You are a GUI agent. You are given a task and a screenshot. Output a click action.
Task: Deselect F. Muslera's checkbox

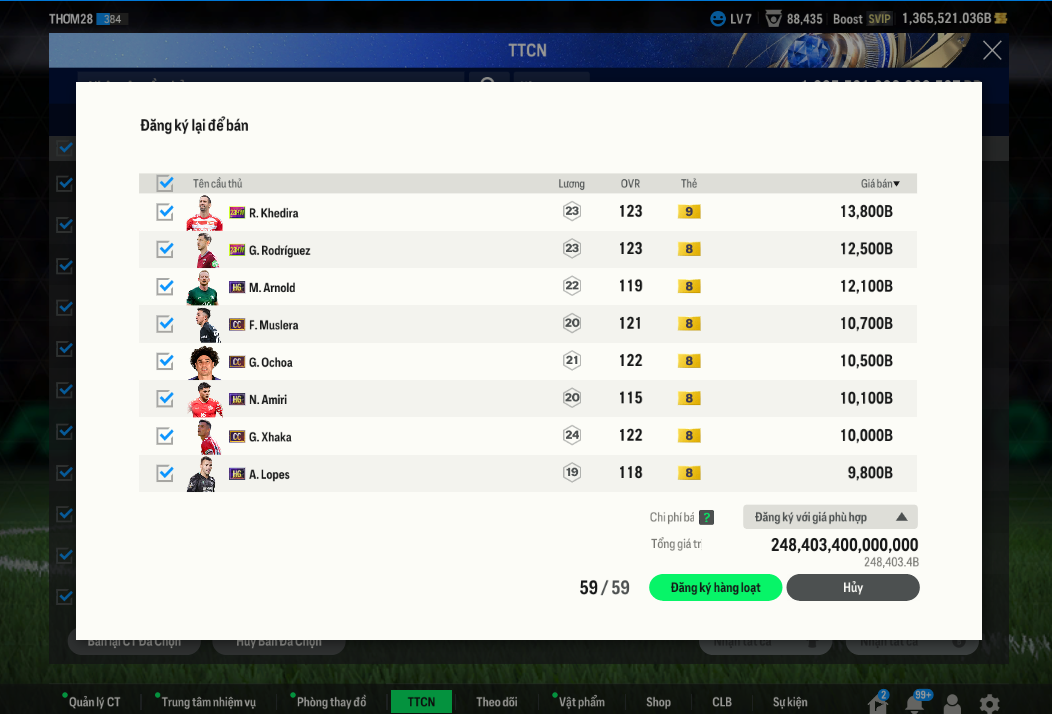(x=165, y=324)
